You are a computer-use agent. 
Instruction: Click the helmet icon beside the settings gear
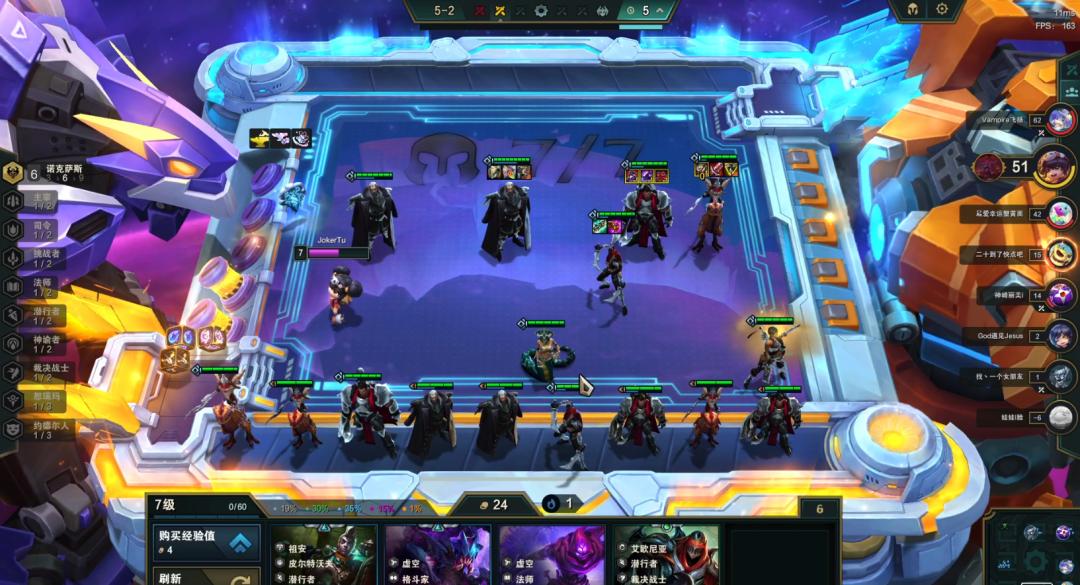point(913,10)
